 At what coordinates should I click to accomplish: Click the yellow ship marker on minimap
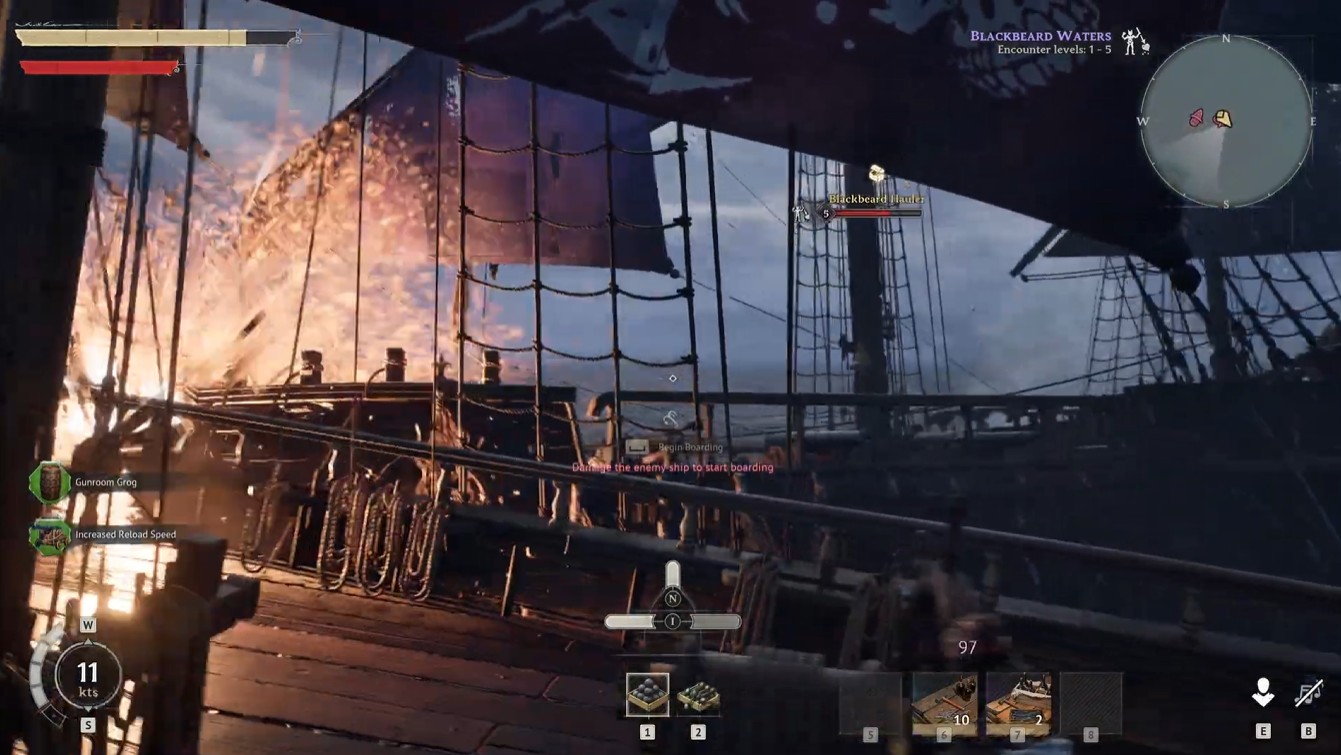pyautogui.click(x=1222, y=119)
